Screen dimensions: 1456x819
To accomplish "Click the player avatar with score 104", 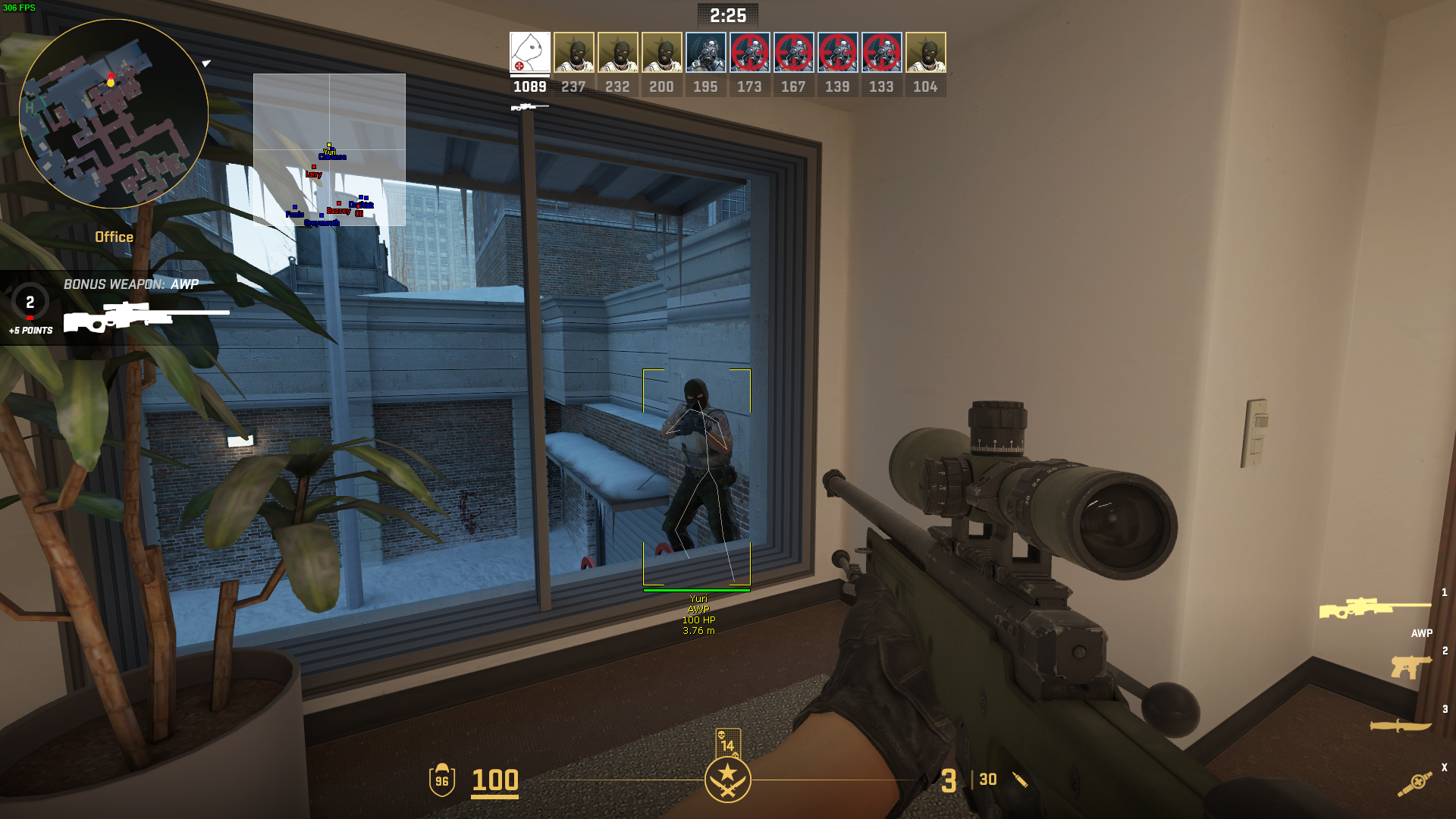I will [x=925, y=52].
